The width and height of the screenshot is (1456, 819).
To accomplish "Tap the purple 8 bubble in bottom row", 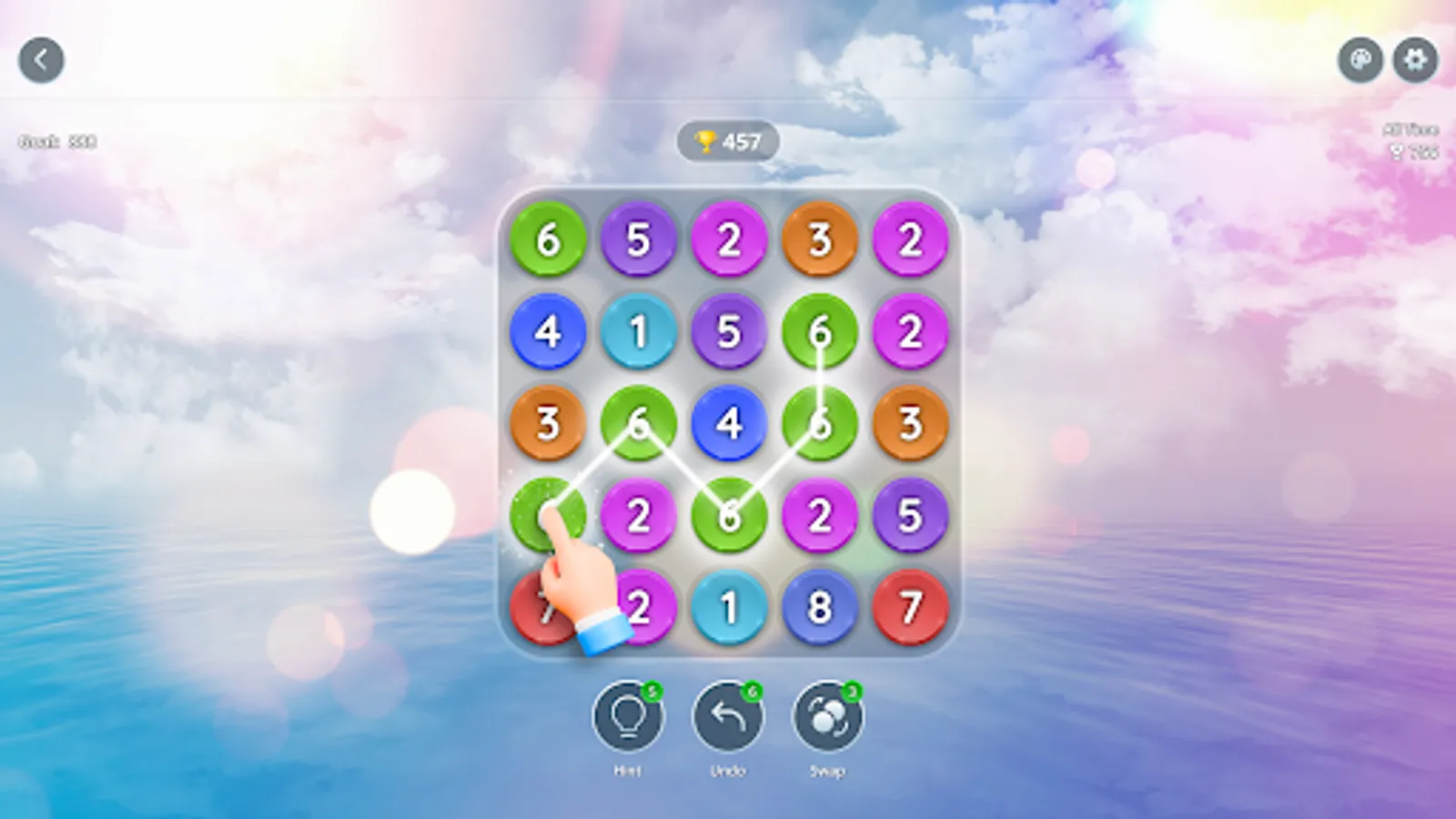I will 819,605.
